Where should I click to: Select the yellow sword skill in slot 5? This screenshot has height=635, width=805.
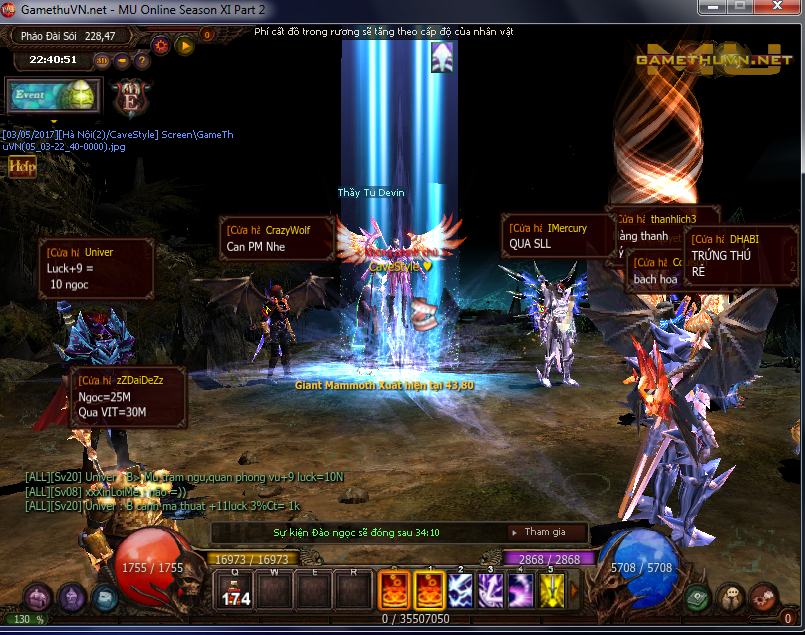pyautogui.click(x=552, y=590)
